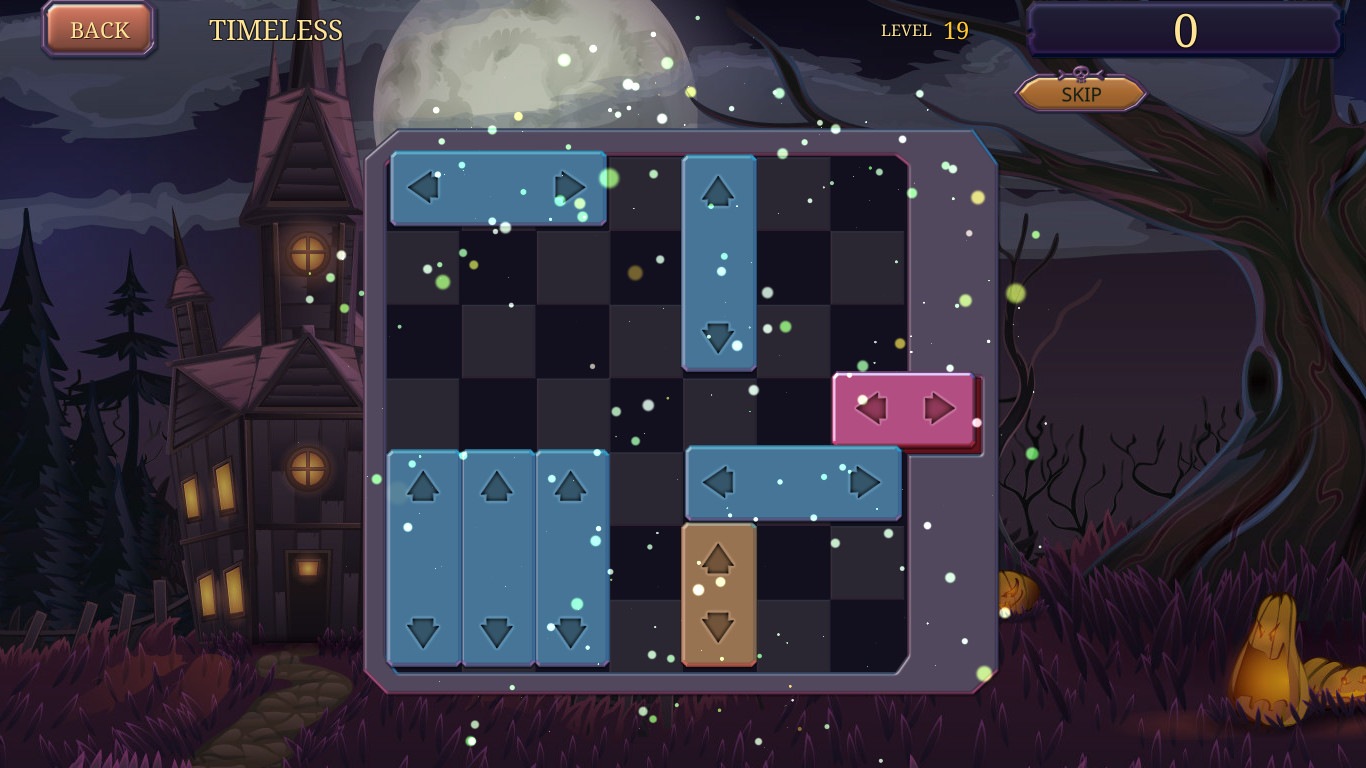
Task: Click the down arrow on the leftmost tall blue block
Action: [x=423, y=632]
